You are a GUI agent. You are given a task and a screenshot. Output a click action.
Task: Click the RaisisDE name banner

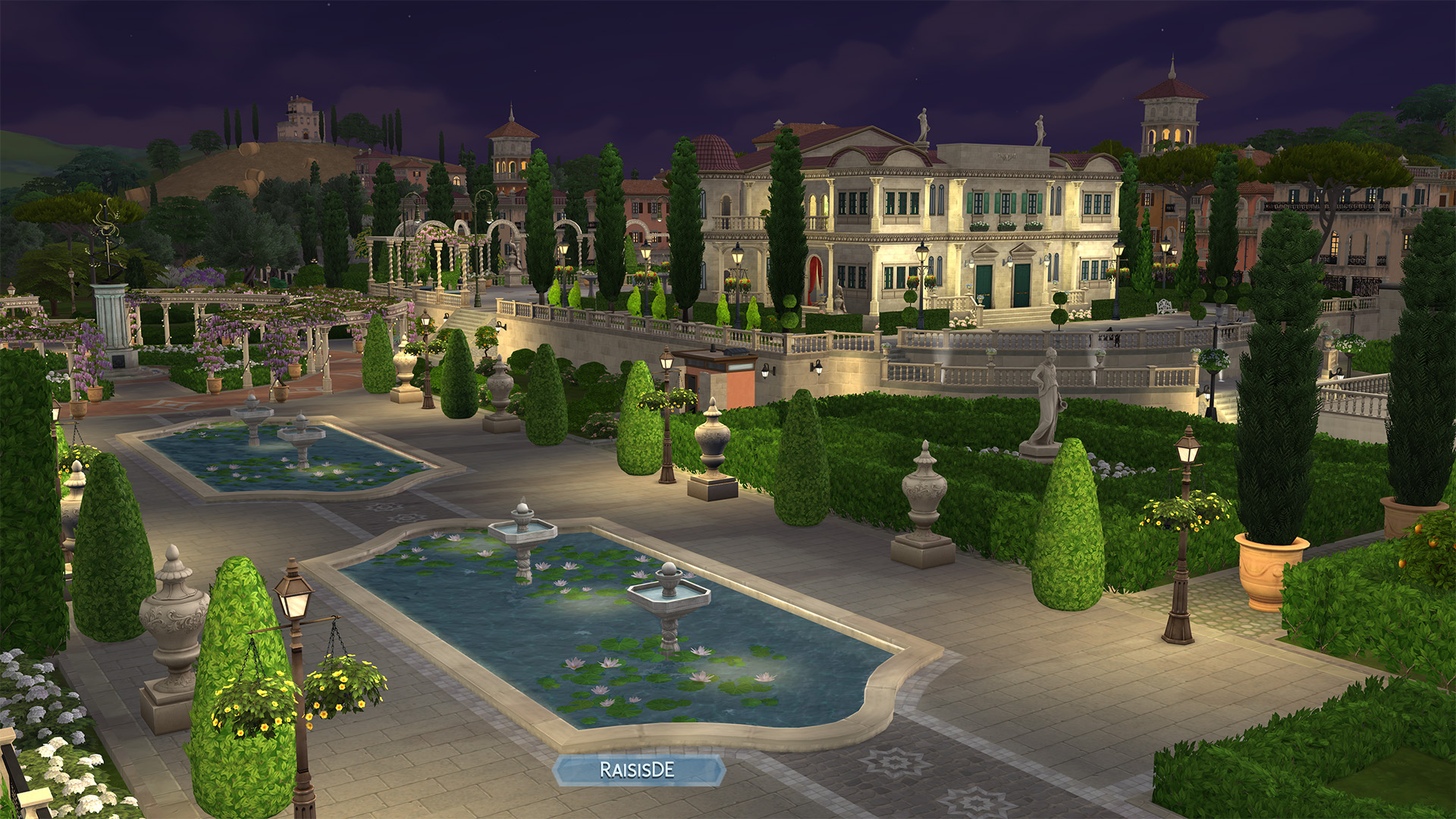pyautogui.click(x=638, y=770)
